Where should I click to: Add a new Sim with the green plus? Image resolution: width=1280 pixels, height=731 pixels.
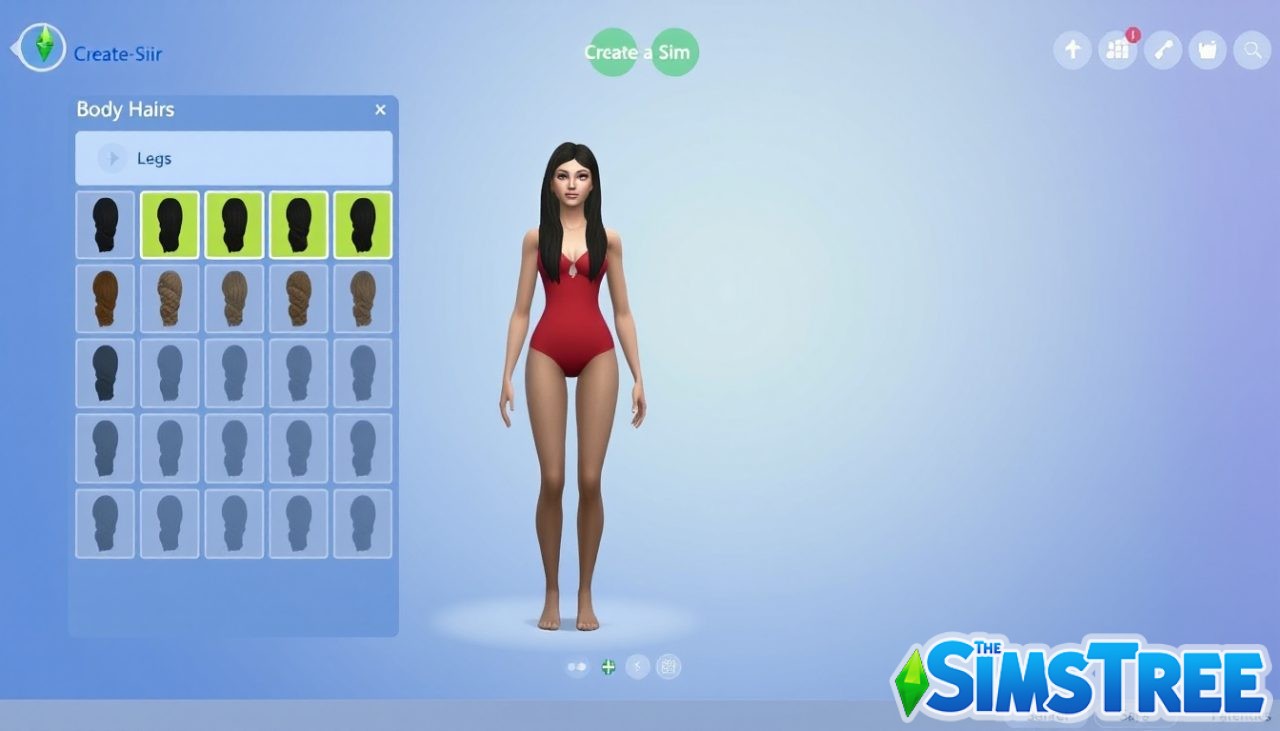[608, 666]
